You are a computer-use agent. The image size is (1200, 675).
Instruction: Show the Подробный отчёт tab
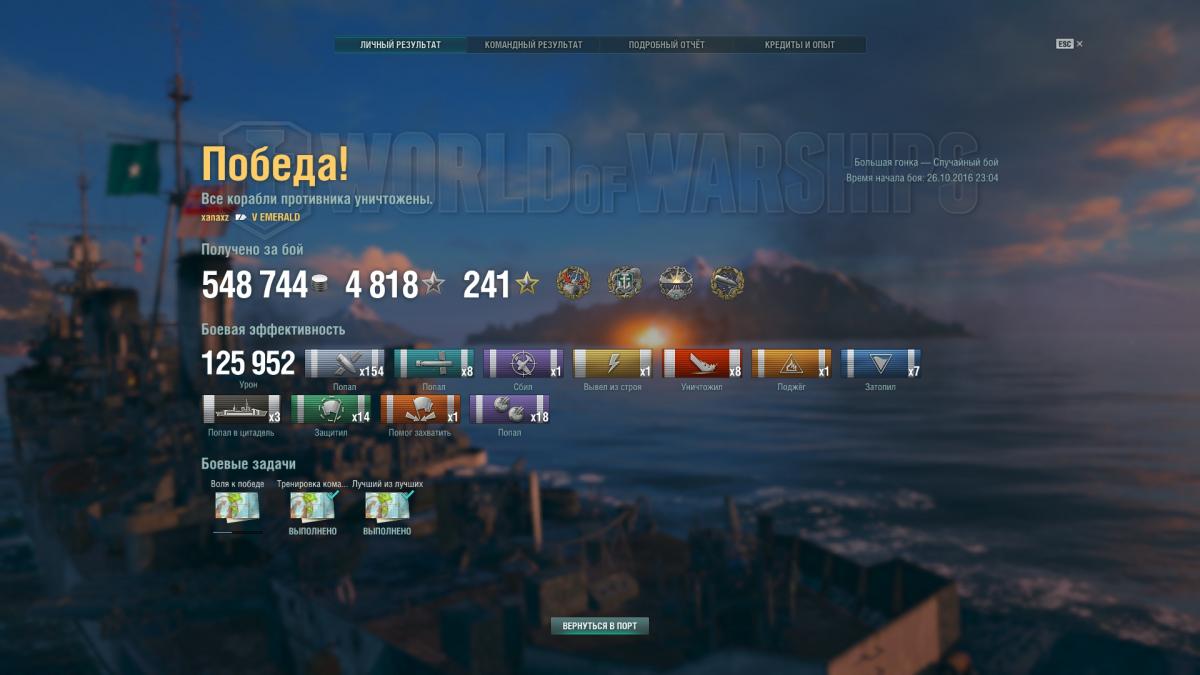666,45
